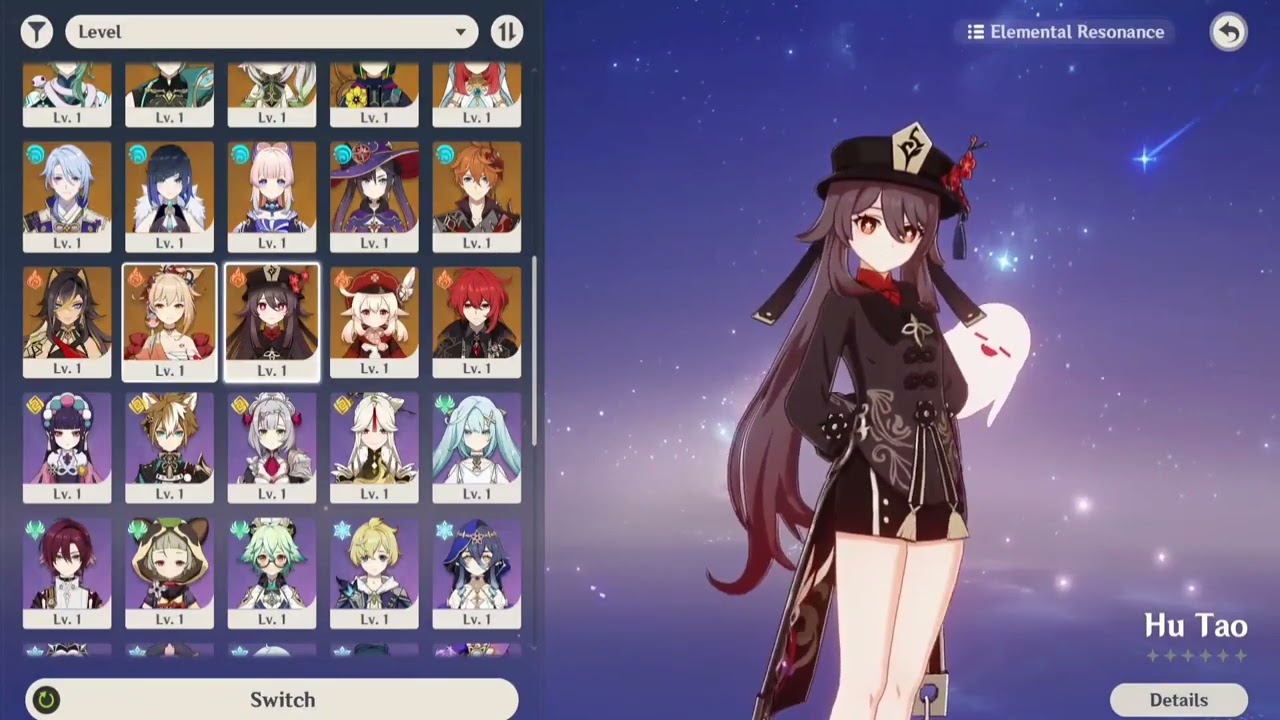1280x720 pixels.
Task: Pick Dehya's character portrait
Action: 67,320
